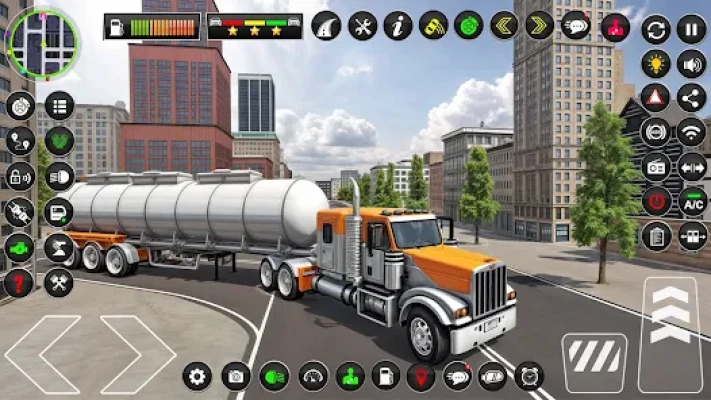Screen dimensions: 711x400
Task: Activate the hazard warning triangle
Action: [655, 97]
